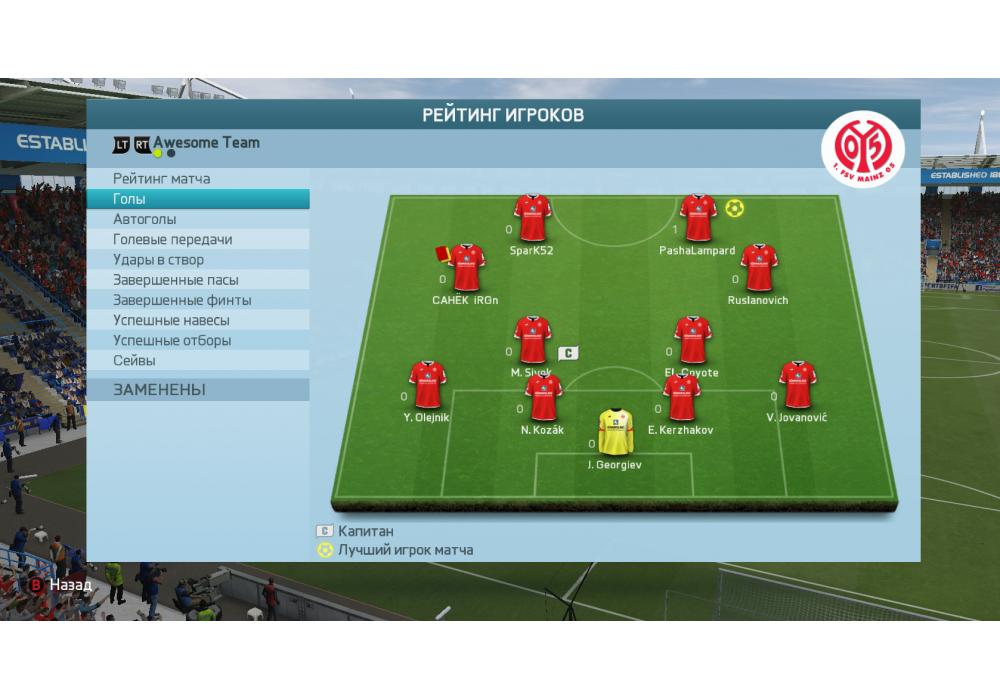This screenshot has height=700, width=1000.
Task: Select N. Kozák's player shirt
Action: pyautogui.click(x=543, y=398)
